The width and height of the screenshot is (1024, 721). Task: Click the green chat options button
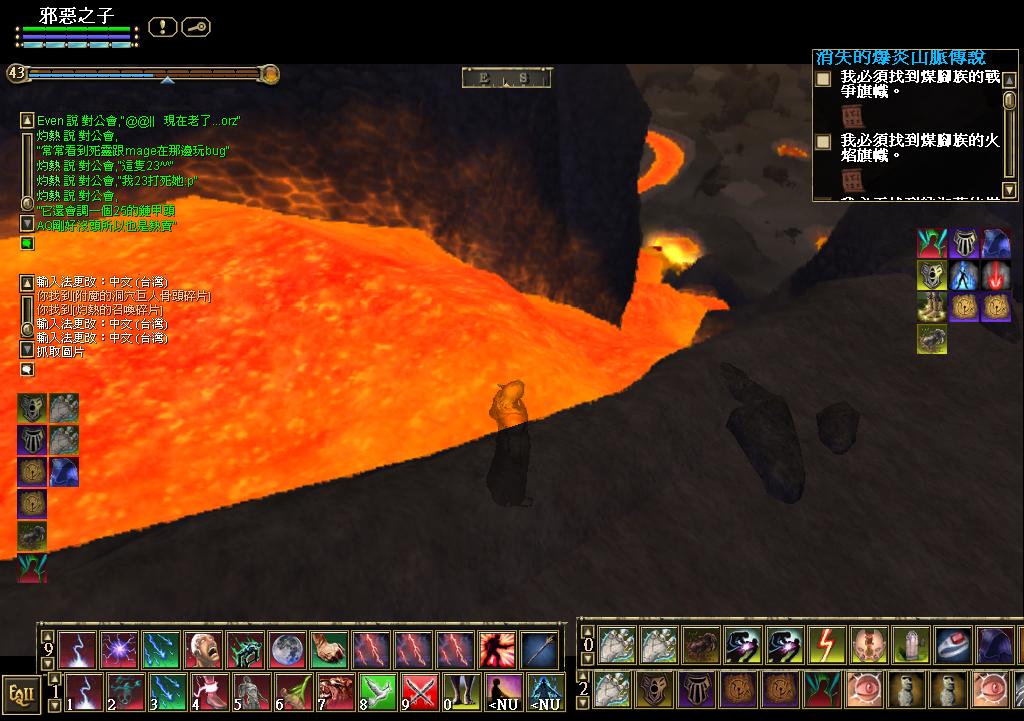coord(27,243)
